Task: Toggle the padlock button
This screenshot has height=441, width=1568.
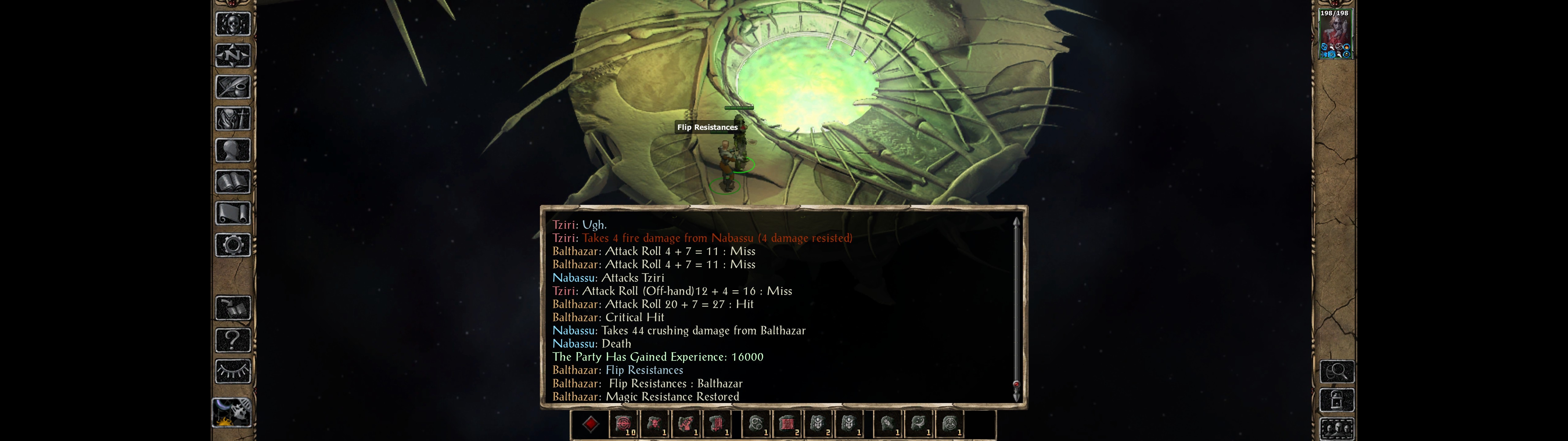Action: coord(1337,400)
